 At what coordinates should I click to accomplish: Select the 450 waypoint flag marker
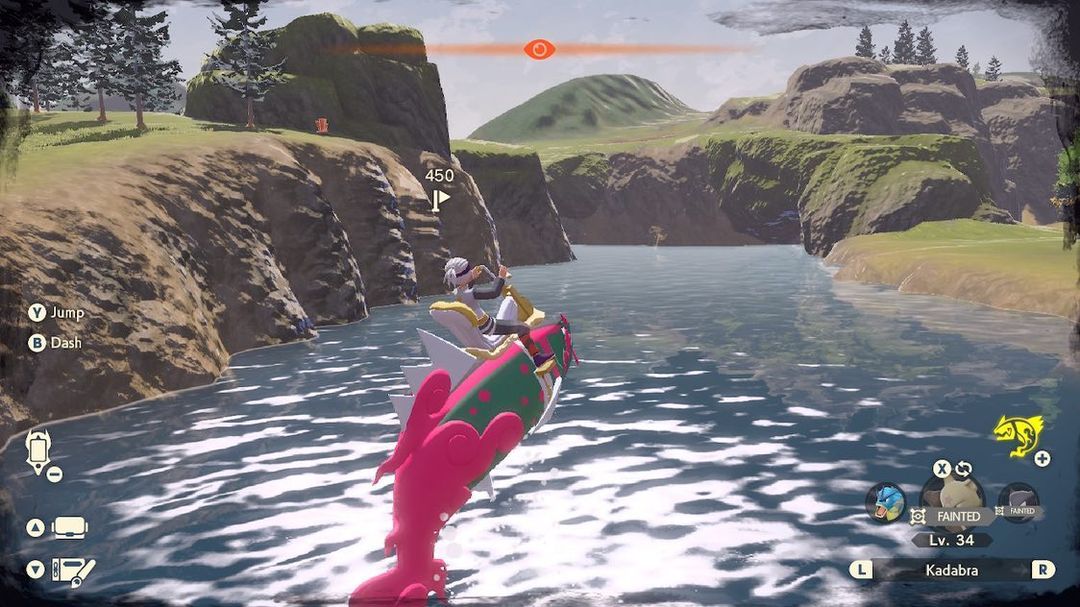click(440, 198)
